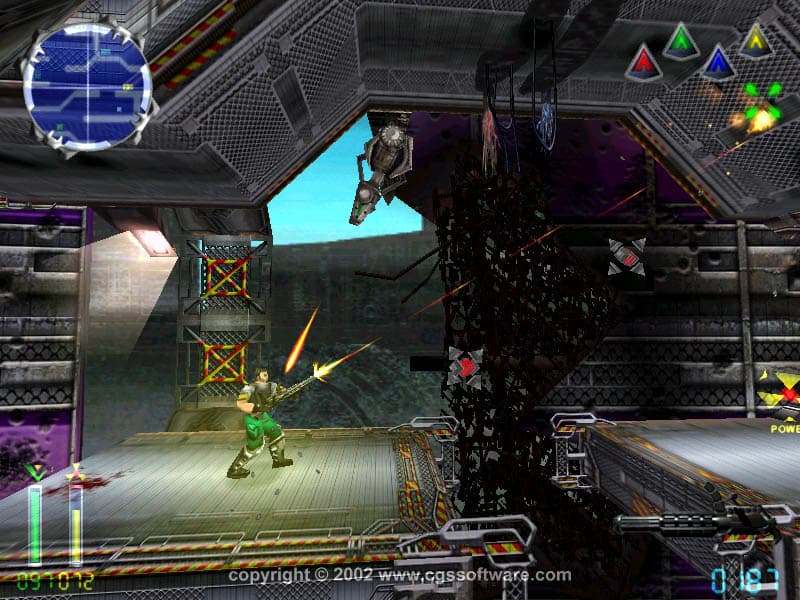
Task: Select the yellow triangle key icon
Action: [x=755, y=41]
